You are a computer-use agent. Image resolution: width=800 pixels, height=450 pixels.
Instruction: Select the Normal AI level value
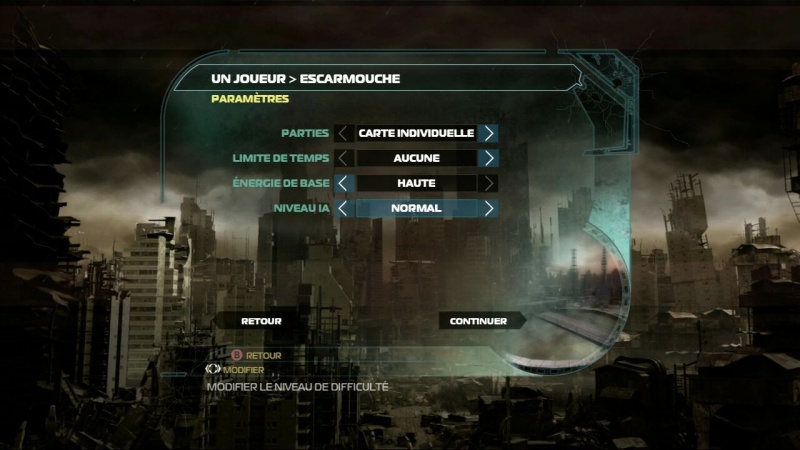[415, 208]
